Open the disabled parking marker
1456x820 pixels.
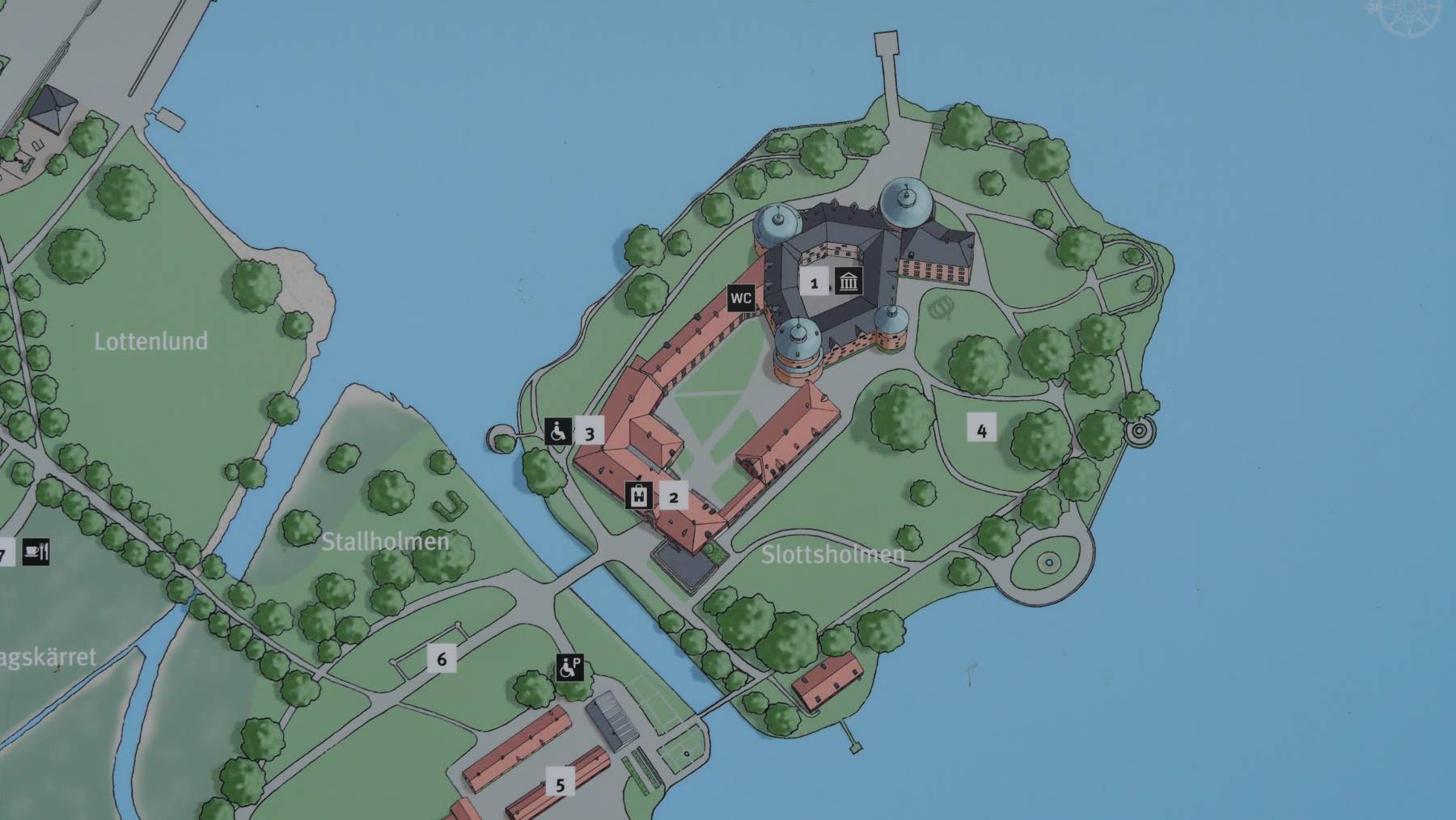click(569, 668)
